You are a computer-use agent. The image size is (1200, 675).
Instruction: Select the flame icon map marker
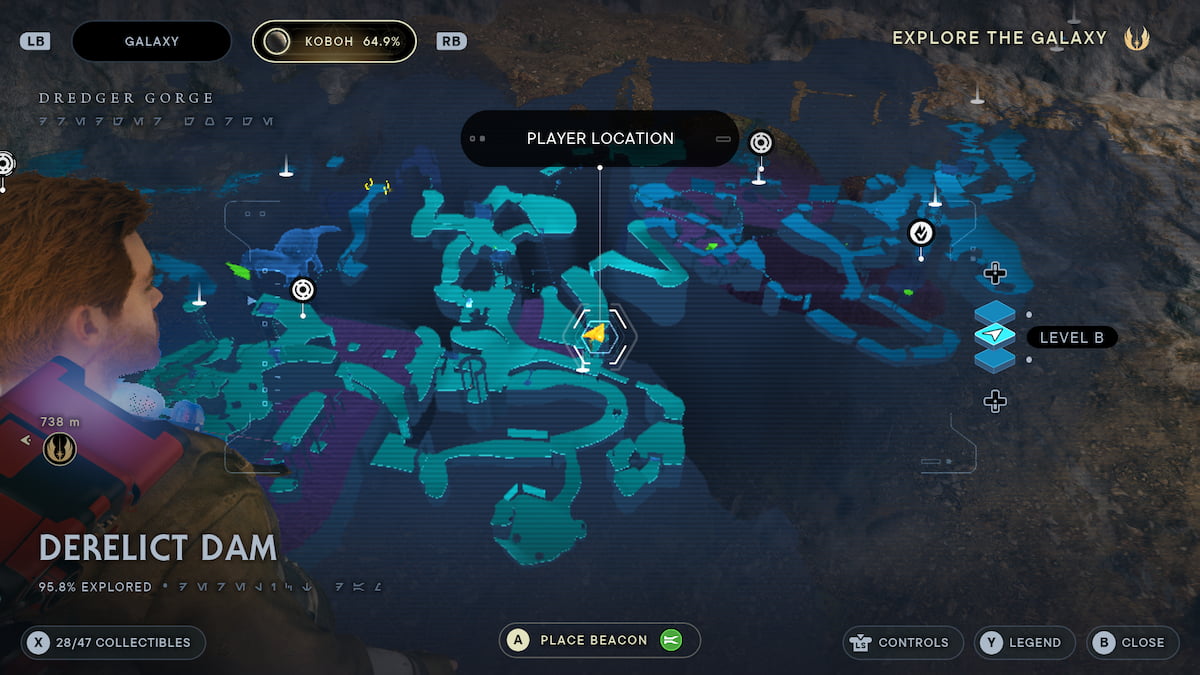pyautogui.click(x=920, y=233)
